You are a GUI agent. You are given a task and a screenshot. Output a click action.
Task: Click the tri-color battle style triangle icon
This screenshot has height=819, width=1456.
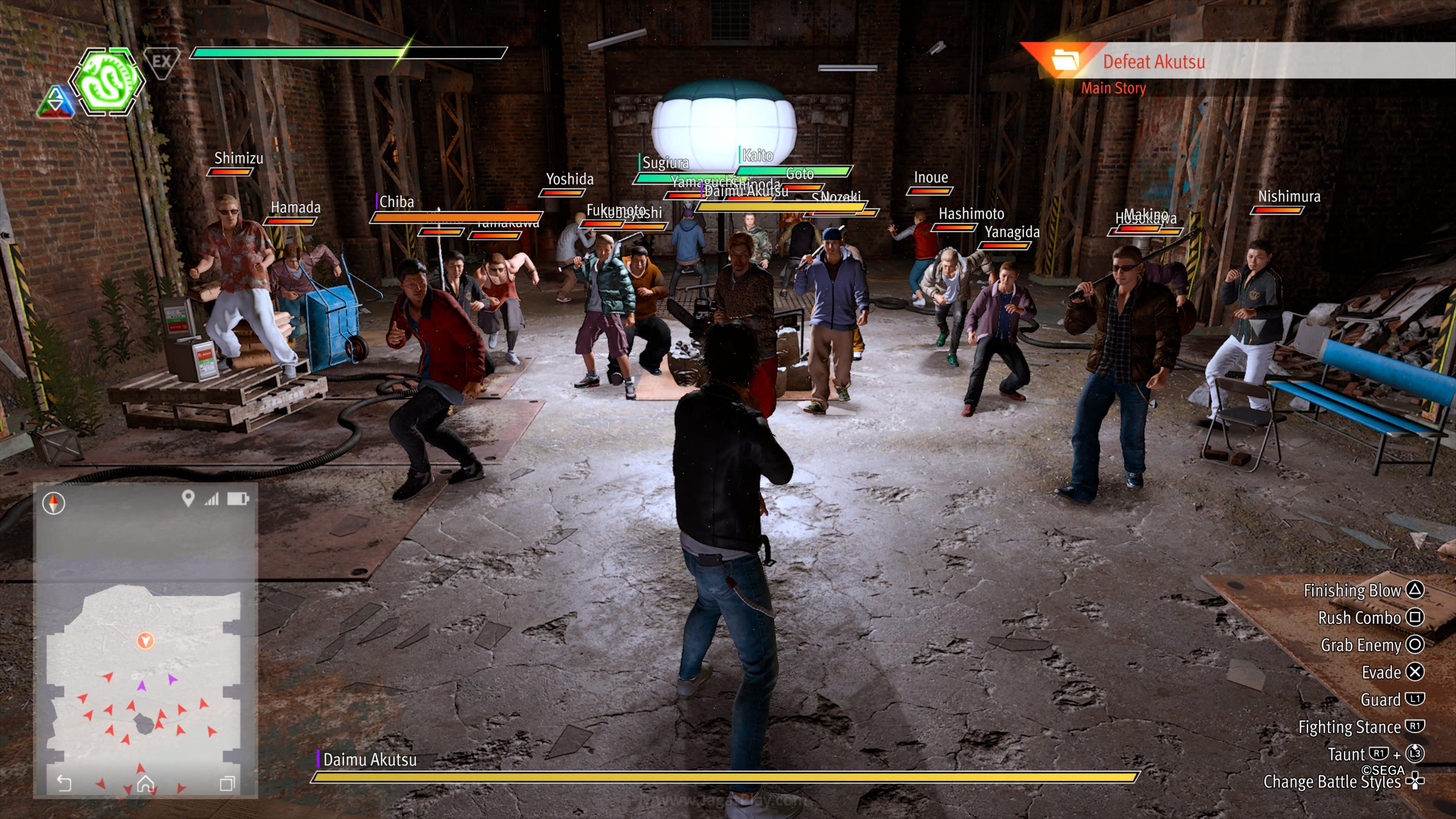click(55, 102)
